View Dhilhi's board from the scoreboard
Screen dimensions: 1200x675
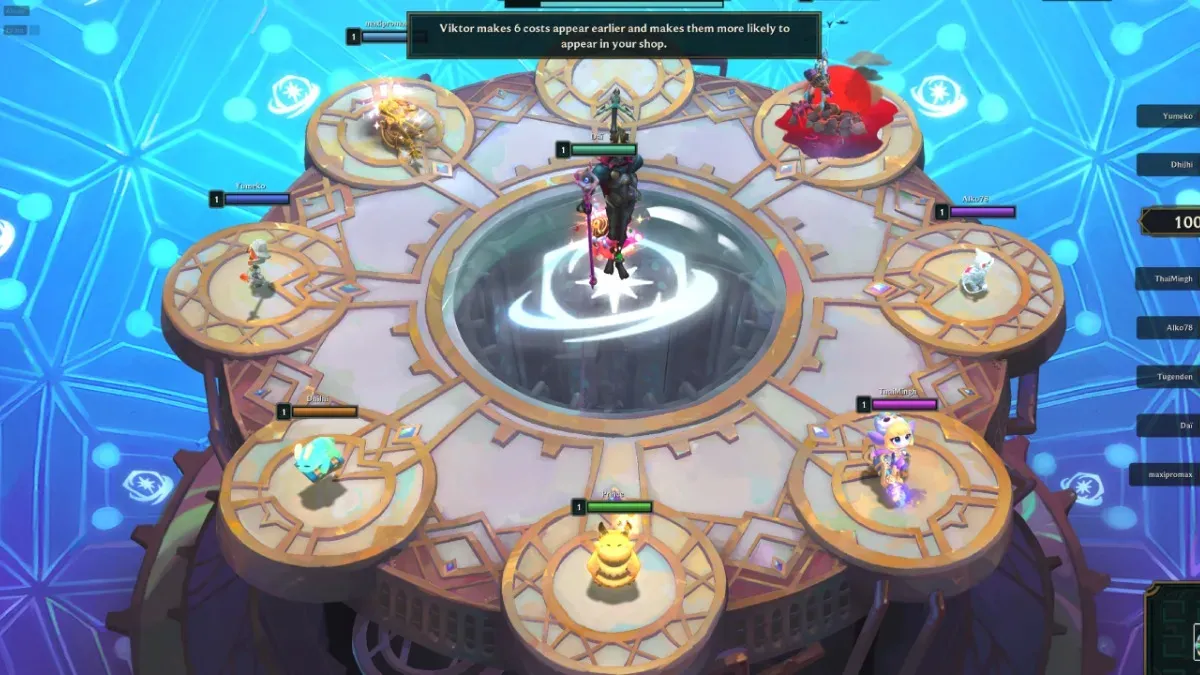1169,165
